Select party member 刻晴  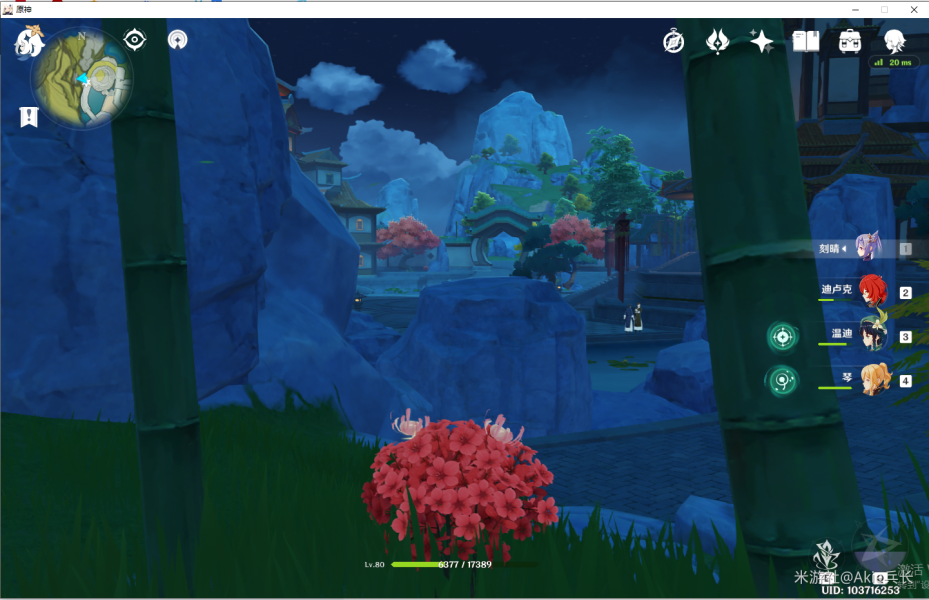[x=865, y=247]
